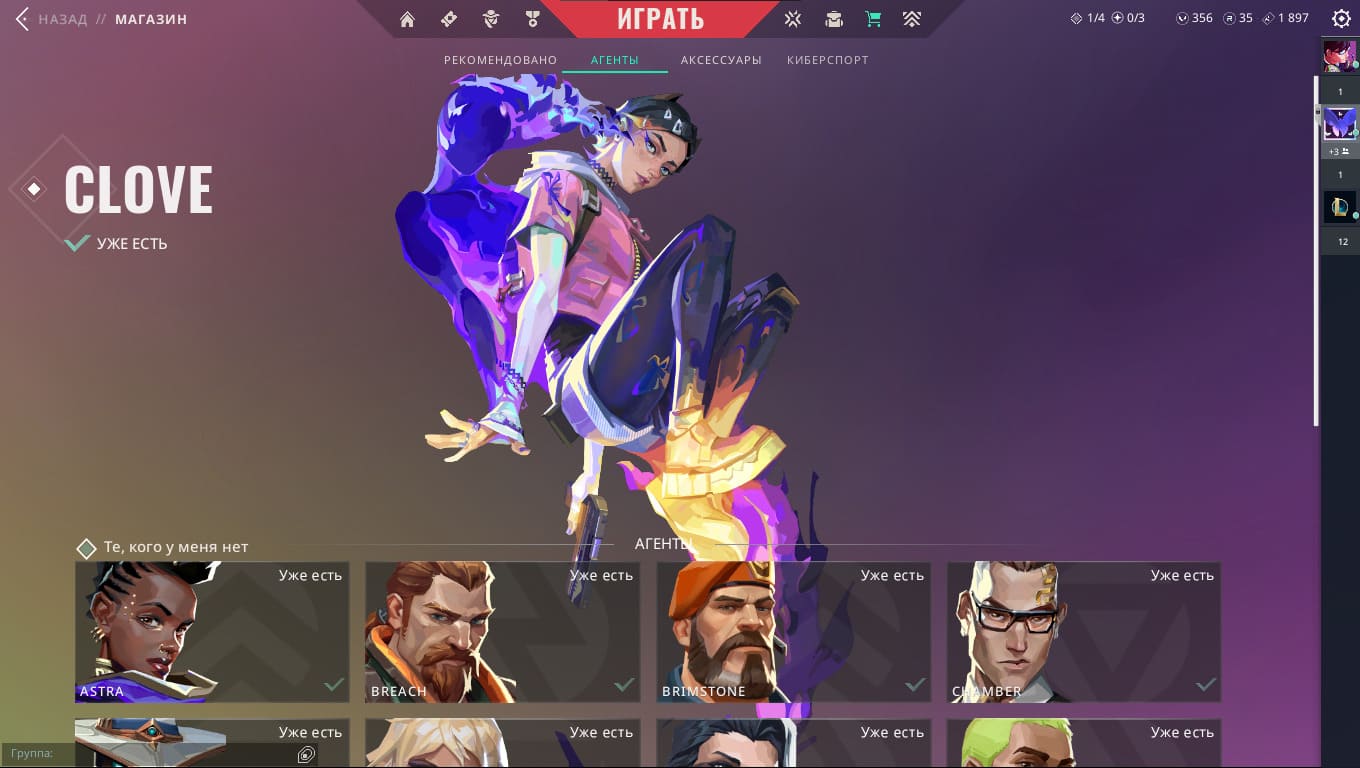Open the butterfly avatar in the social sidebar
The height and width of the screenshot is (768, 1360).
tap(1340, 124)
